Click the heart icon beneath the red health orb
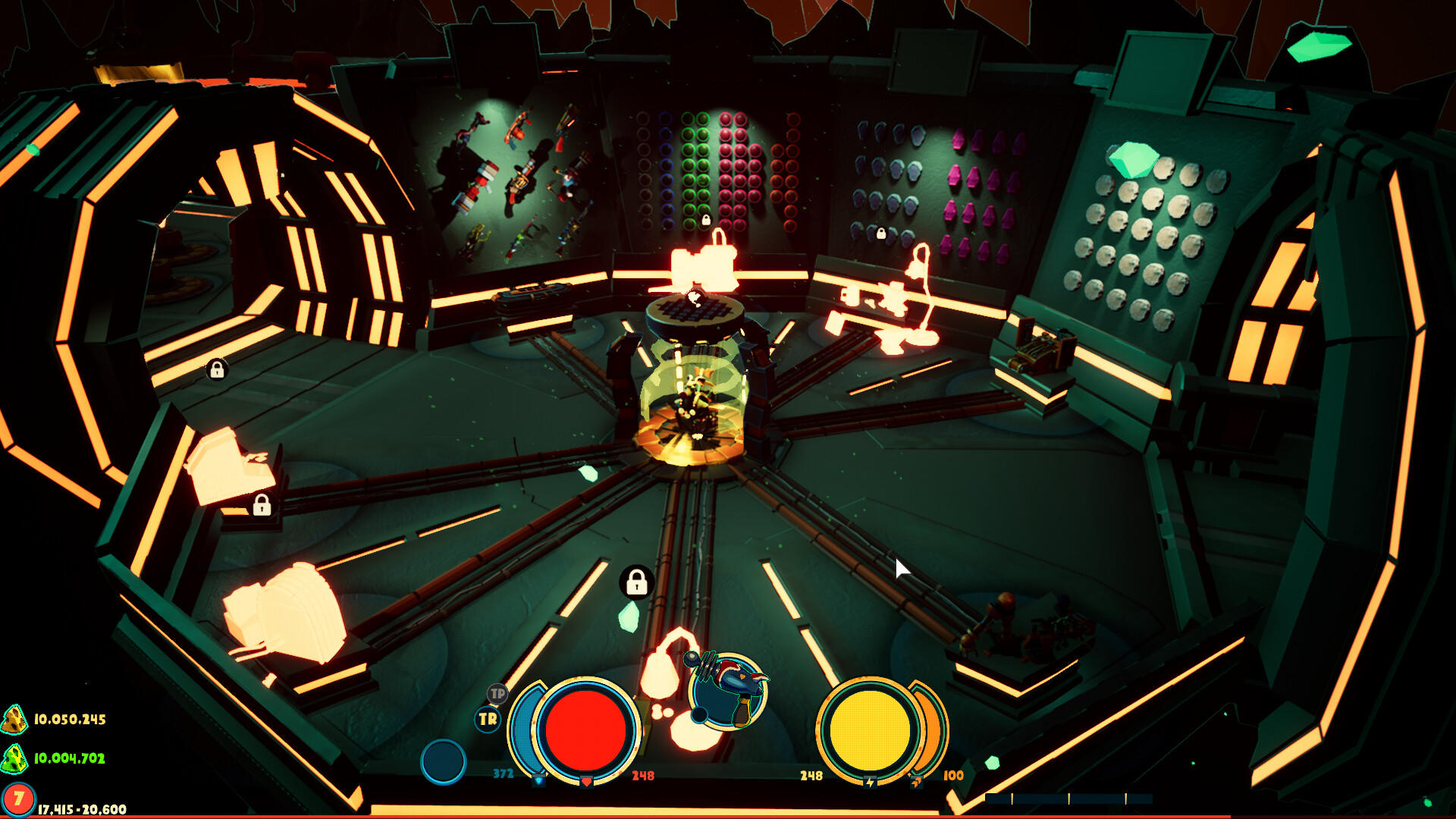Image resolution: width=1456 pixels, height=819 pixels. pyautogui.click(x=586, y=780)
